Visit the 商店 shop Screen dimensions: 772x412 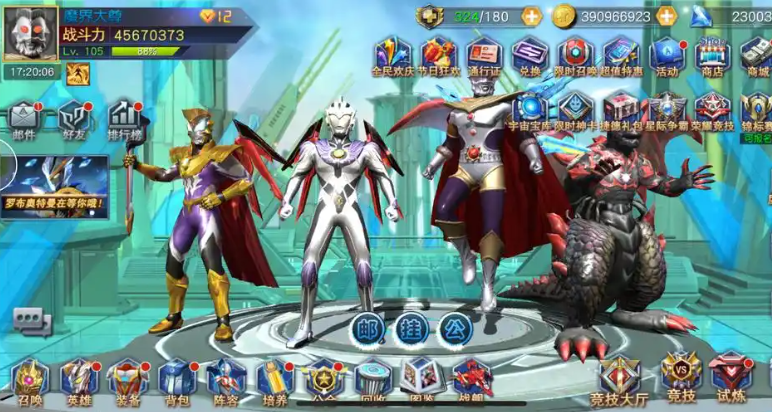pyautogui.click(x=712, y=56)
